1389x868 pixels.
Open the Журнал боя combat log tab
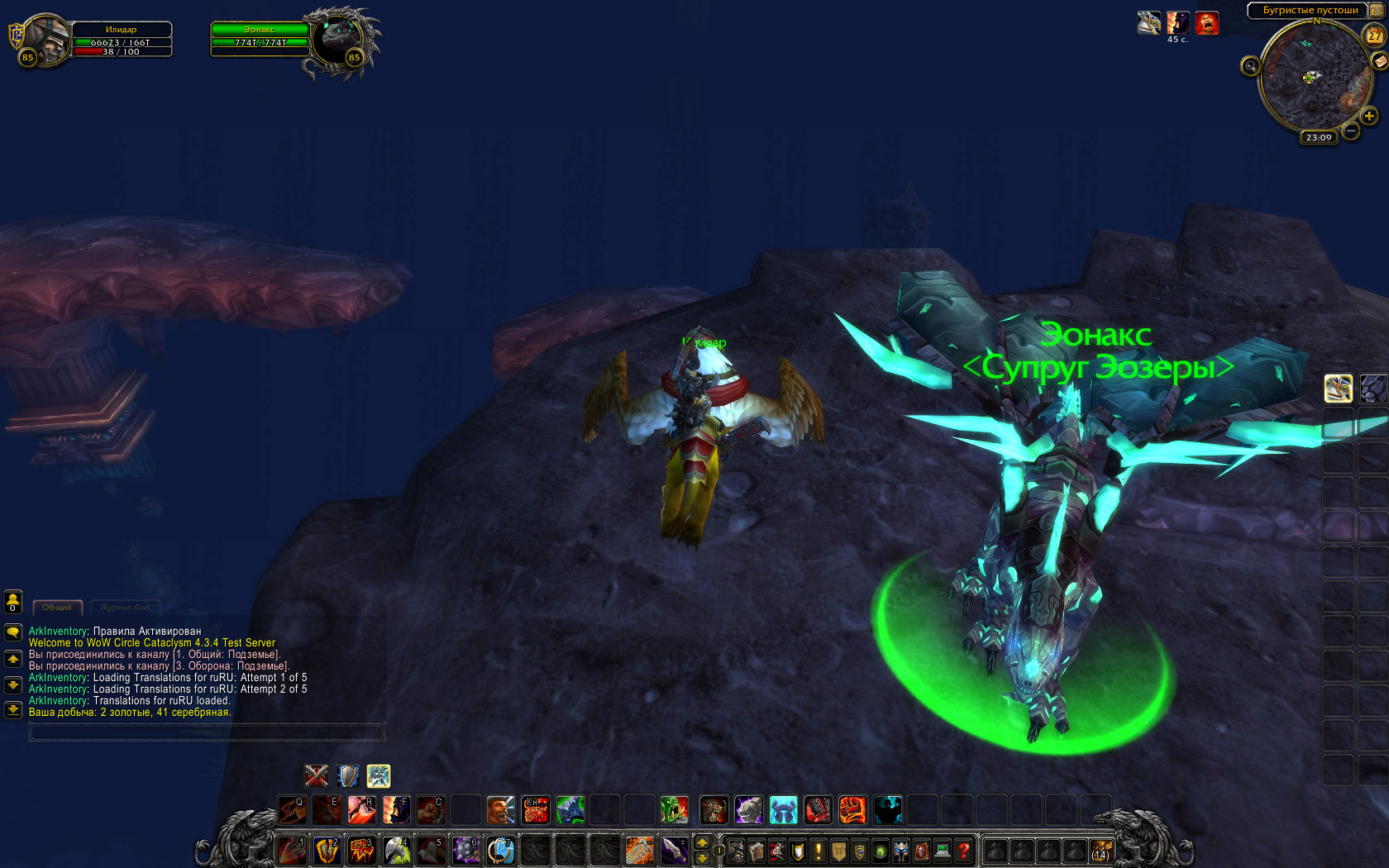(126, 608)
